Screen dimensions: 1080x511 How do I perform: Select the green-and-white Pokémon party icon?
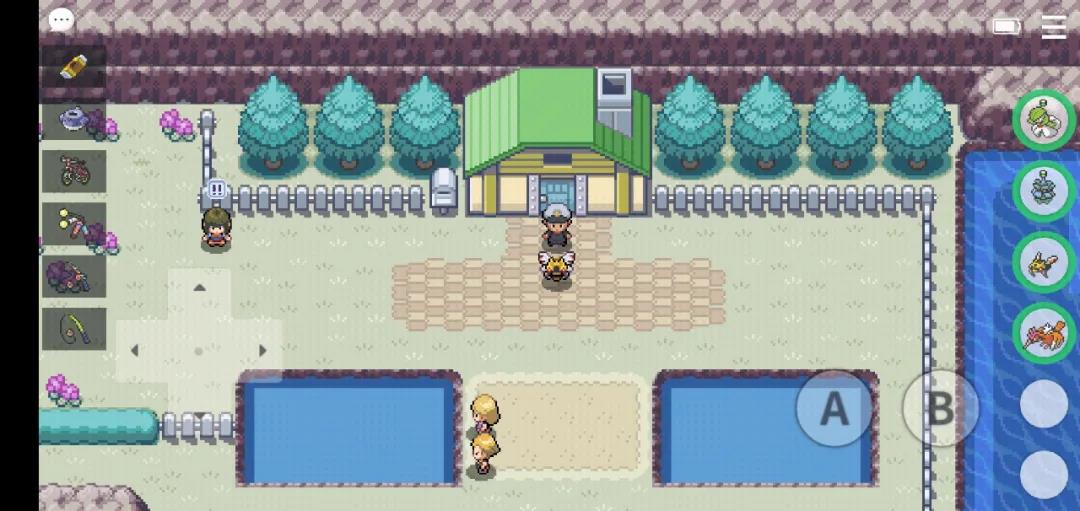(1044, 120)
